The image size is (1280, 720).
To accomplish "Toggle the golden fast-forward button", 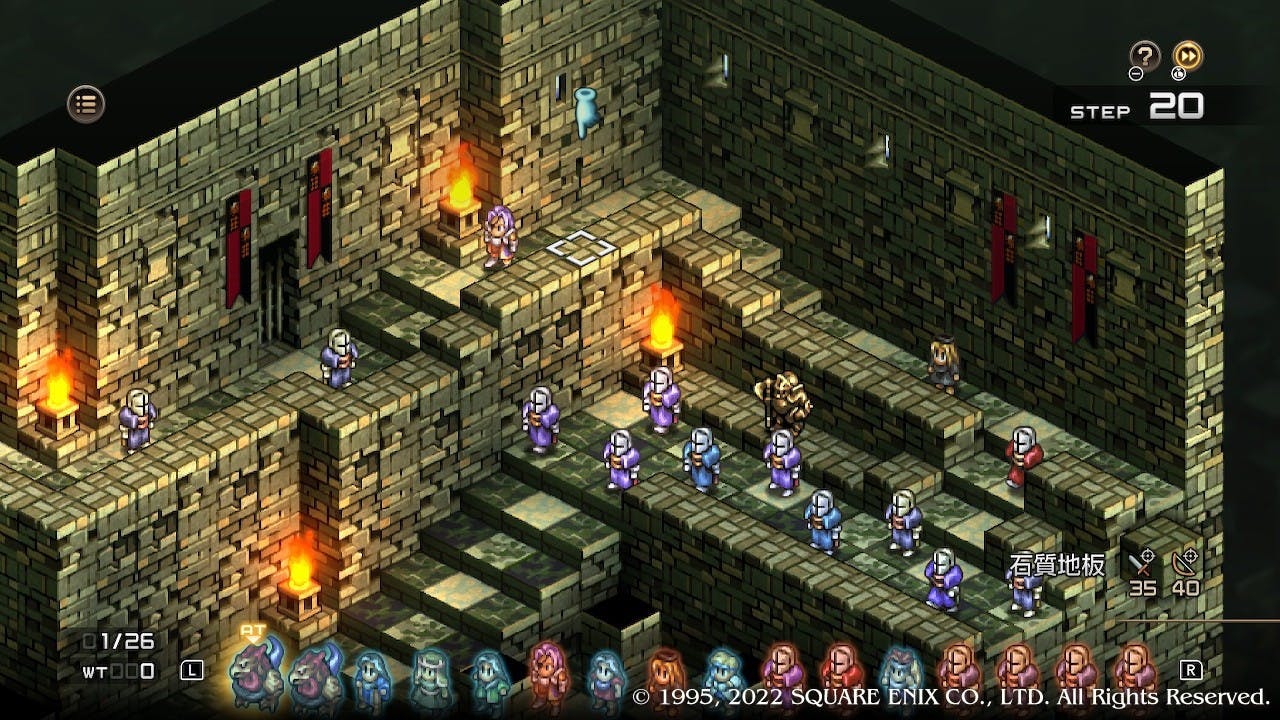I will (1187, 55).
